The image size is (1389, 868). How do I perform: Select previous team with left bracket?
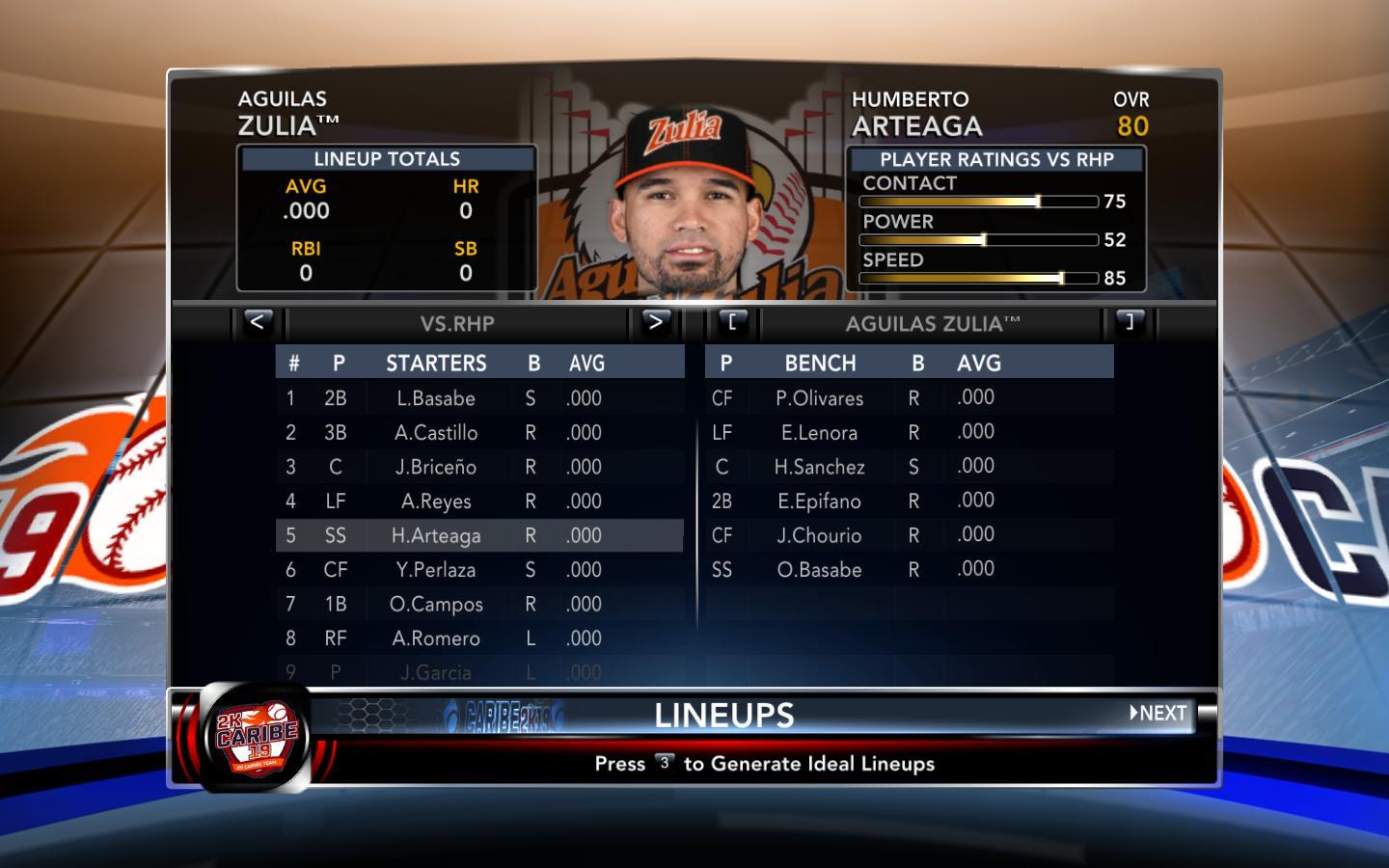(732, 322)
